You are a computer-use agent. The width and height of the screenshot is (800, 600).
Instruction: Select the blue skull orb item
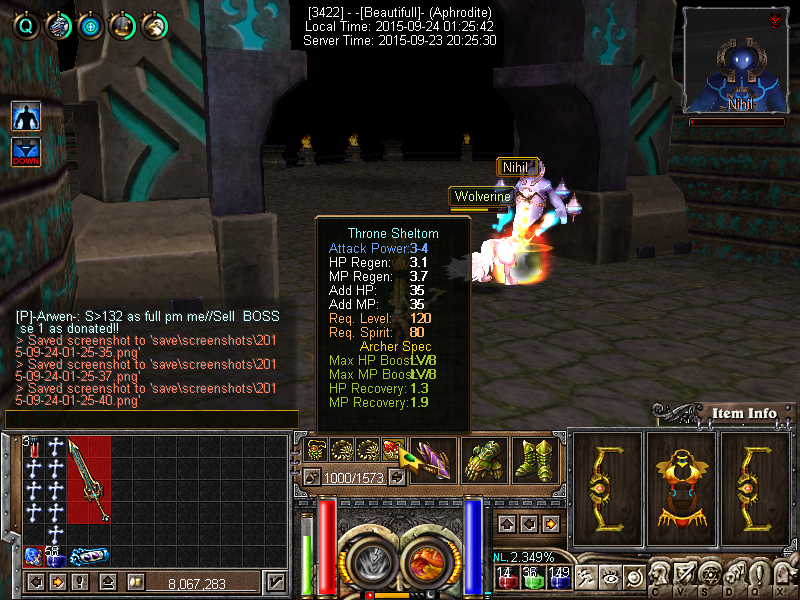point(32,555)
